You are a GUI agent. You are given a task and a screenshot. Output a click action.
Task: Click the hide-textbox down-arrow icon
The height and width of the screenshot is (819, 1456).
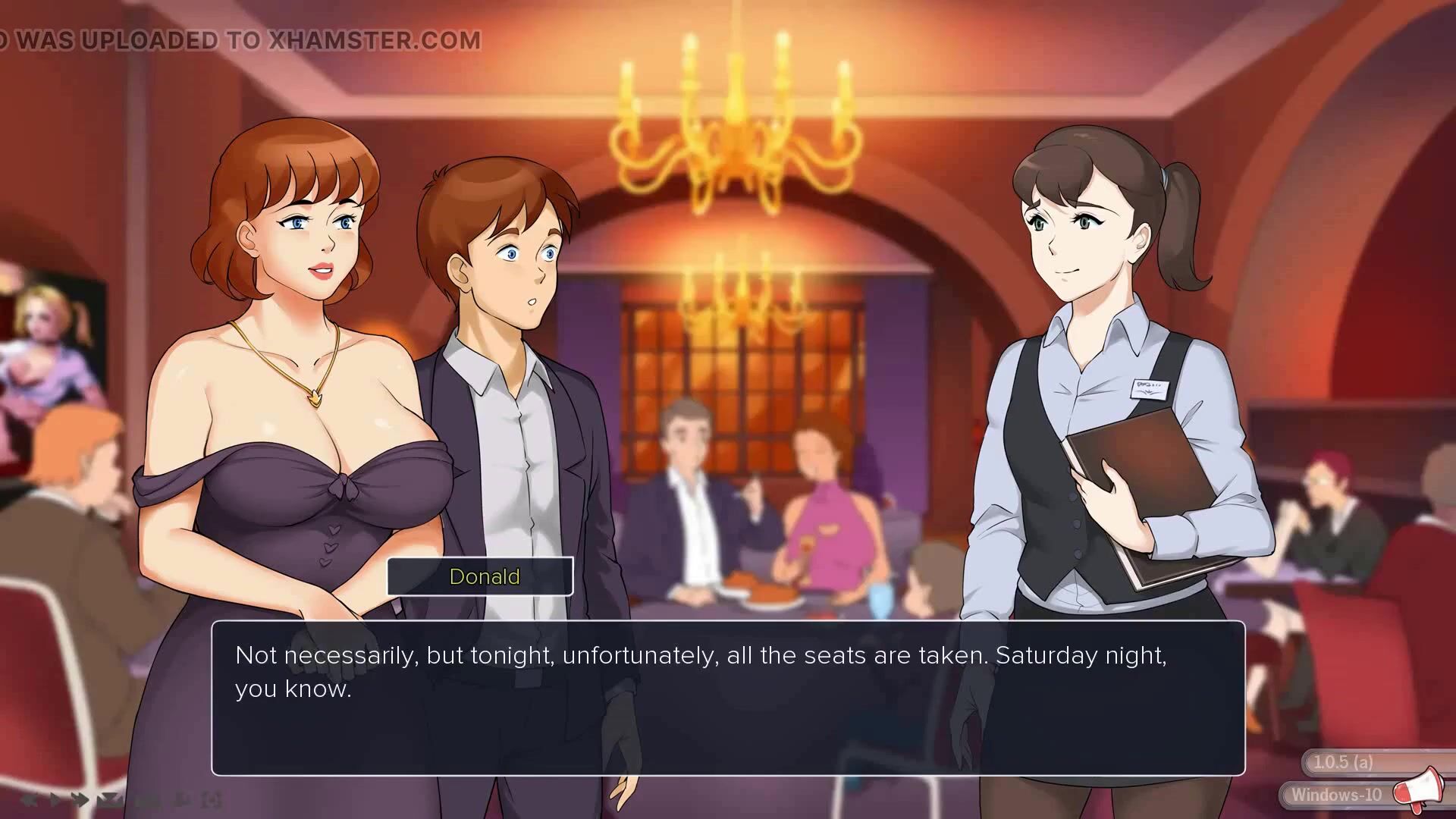[111, 799]
